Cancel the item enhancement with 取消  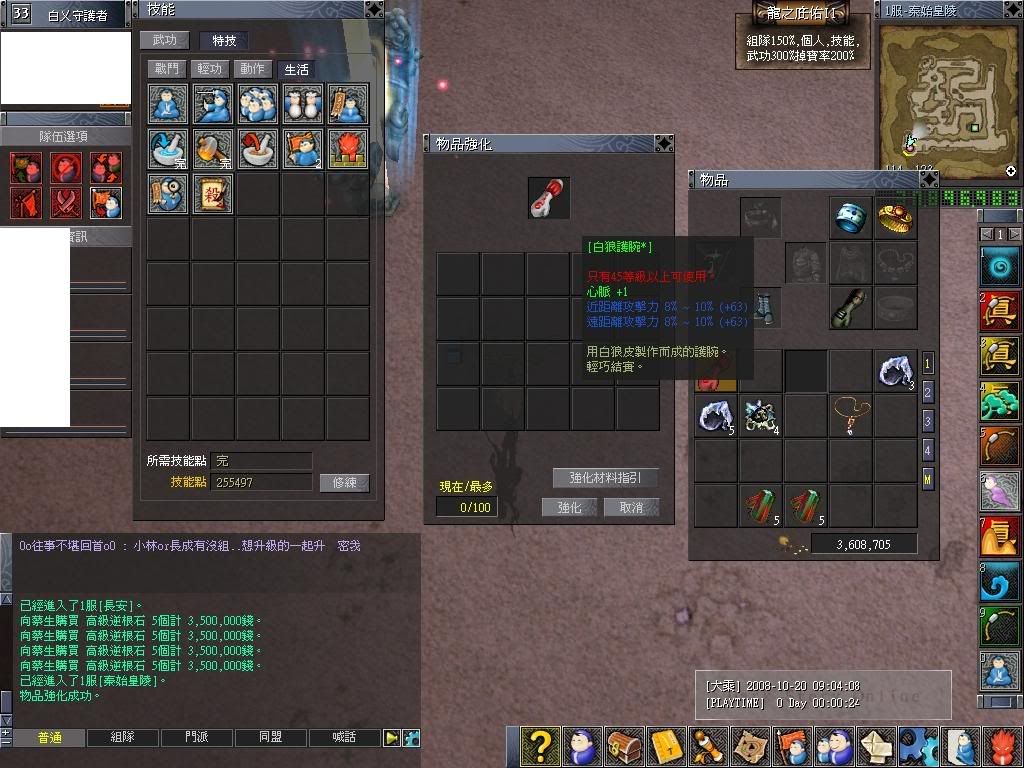[631, 507]
